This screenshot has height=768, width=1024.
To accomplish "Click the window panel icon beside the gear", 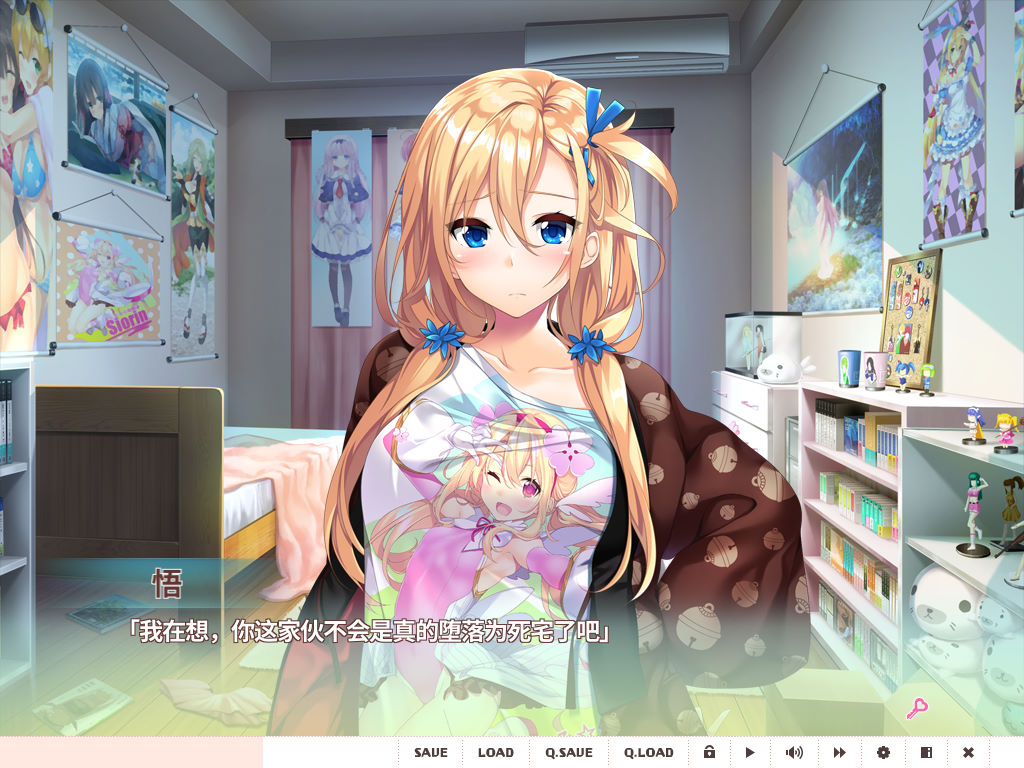I will [x=926, y=752].
